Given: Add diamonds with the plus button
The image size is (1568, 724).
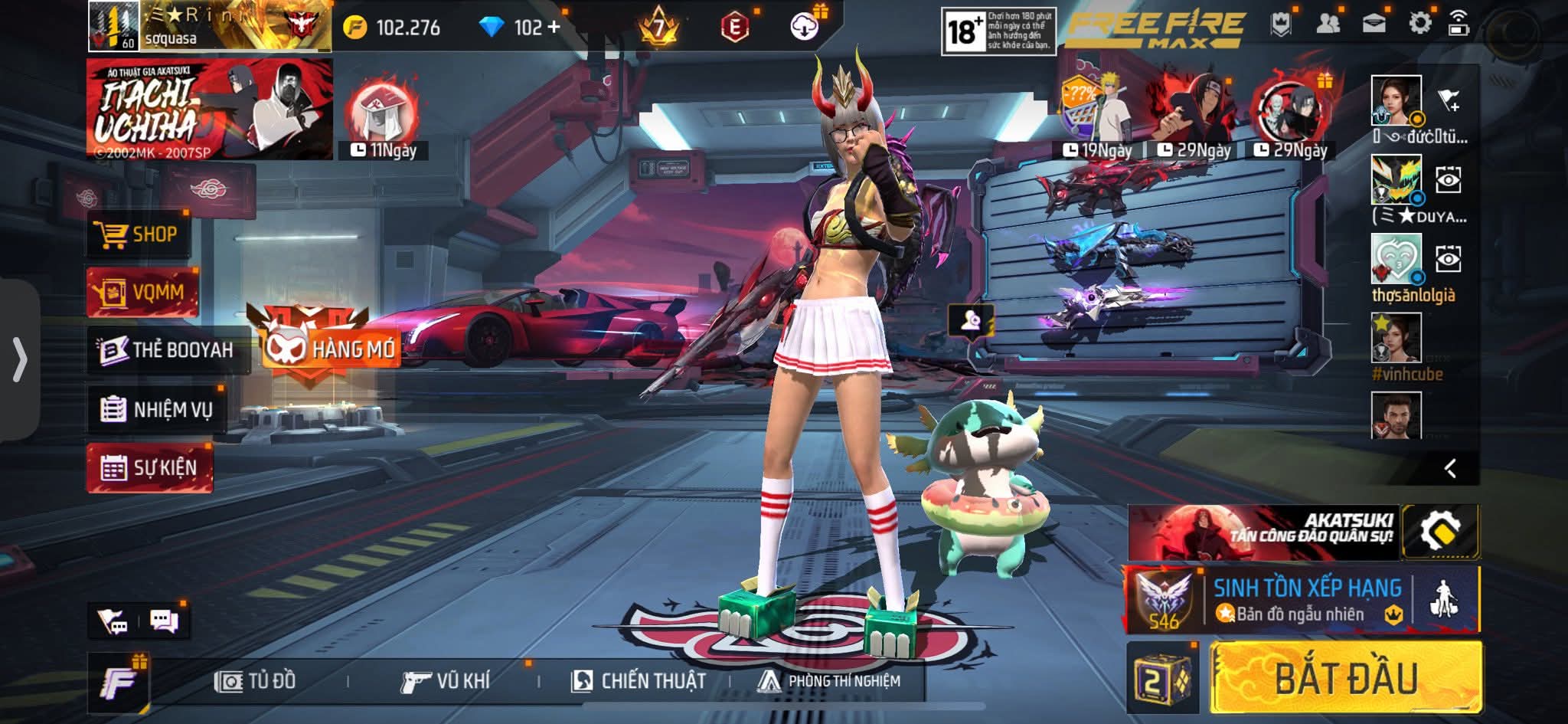Looking at the screenshot, I should 554,28.
